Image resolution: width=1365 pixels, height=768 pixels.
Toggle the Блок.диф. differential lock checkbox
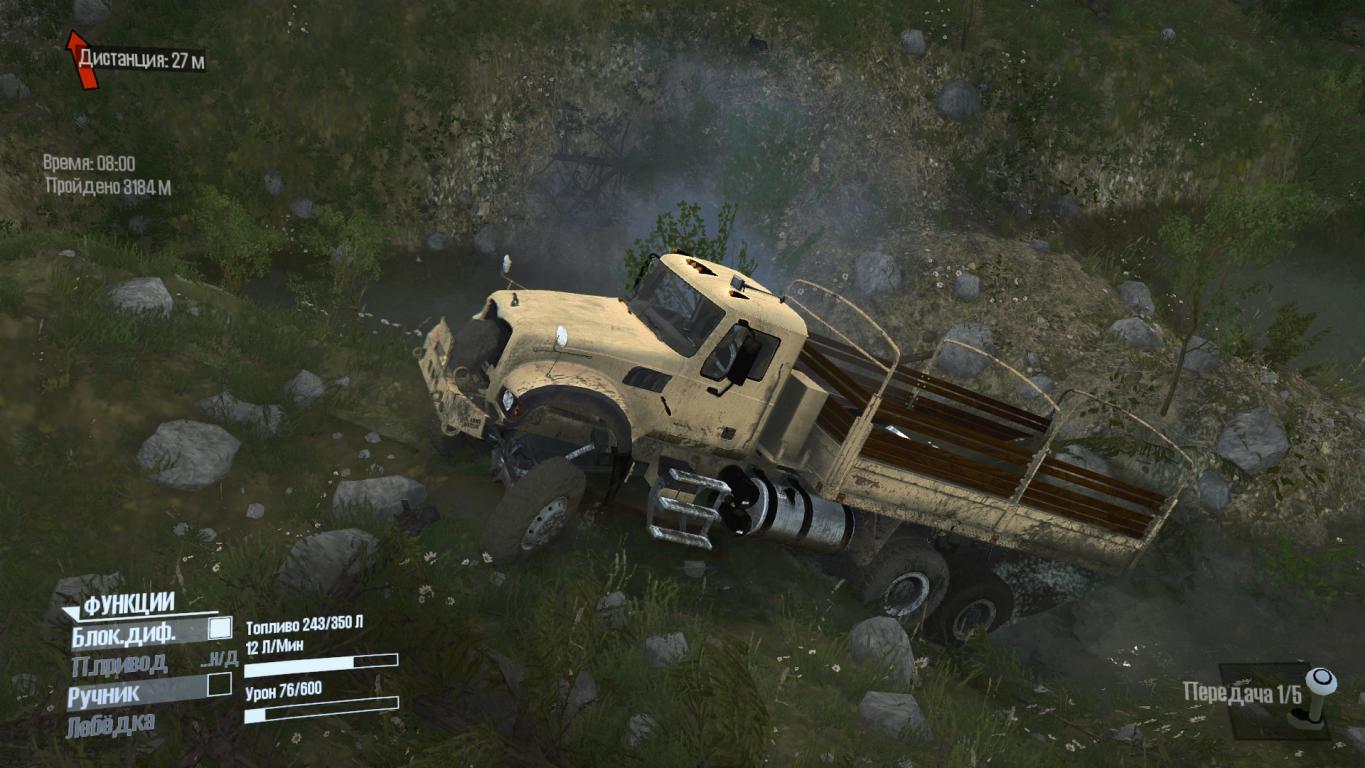[219, 629]
